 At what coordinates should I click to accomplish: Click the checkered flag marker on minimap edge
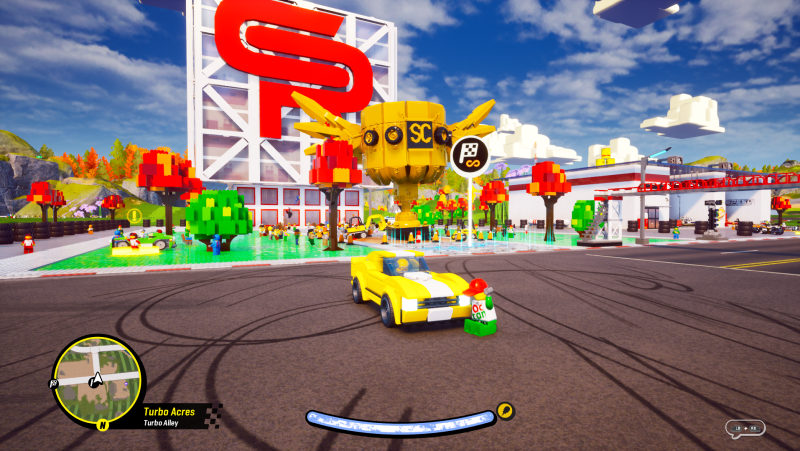(53, 382)
